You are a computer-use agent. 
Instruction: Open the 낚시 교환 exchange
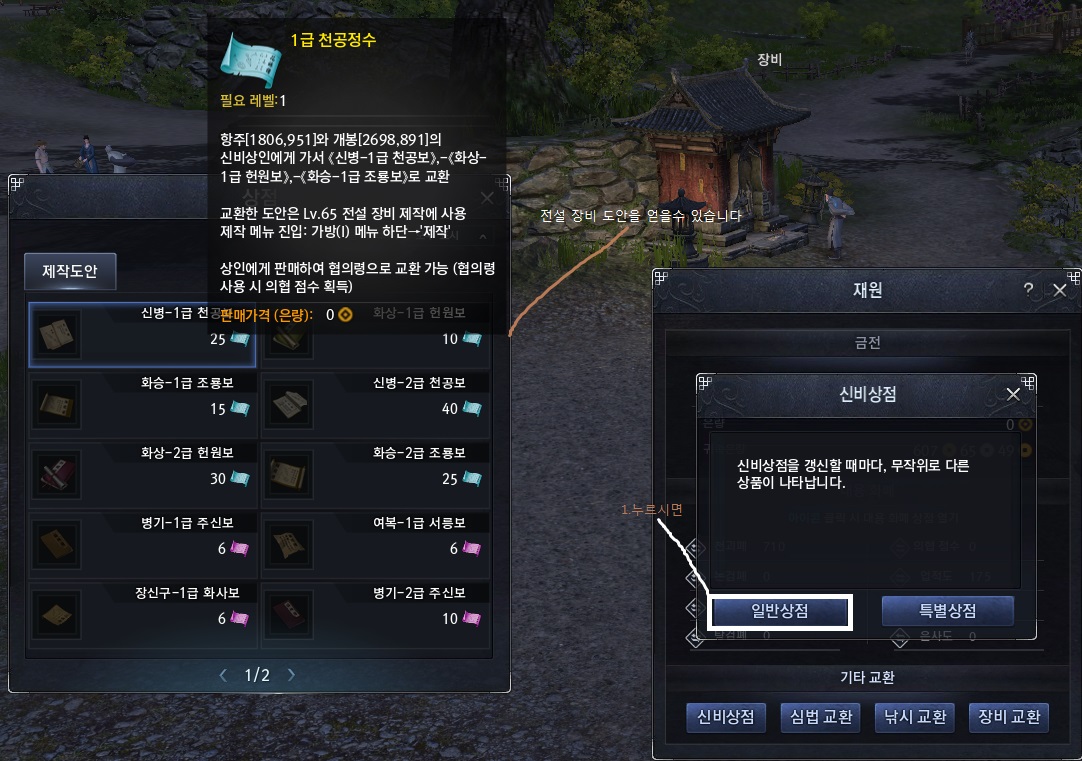pos(913,717)
